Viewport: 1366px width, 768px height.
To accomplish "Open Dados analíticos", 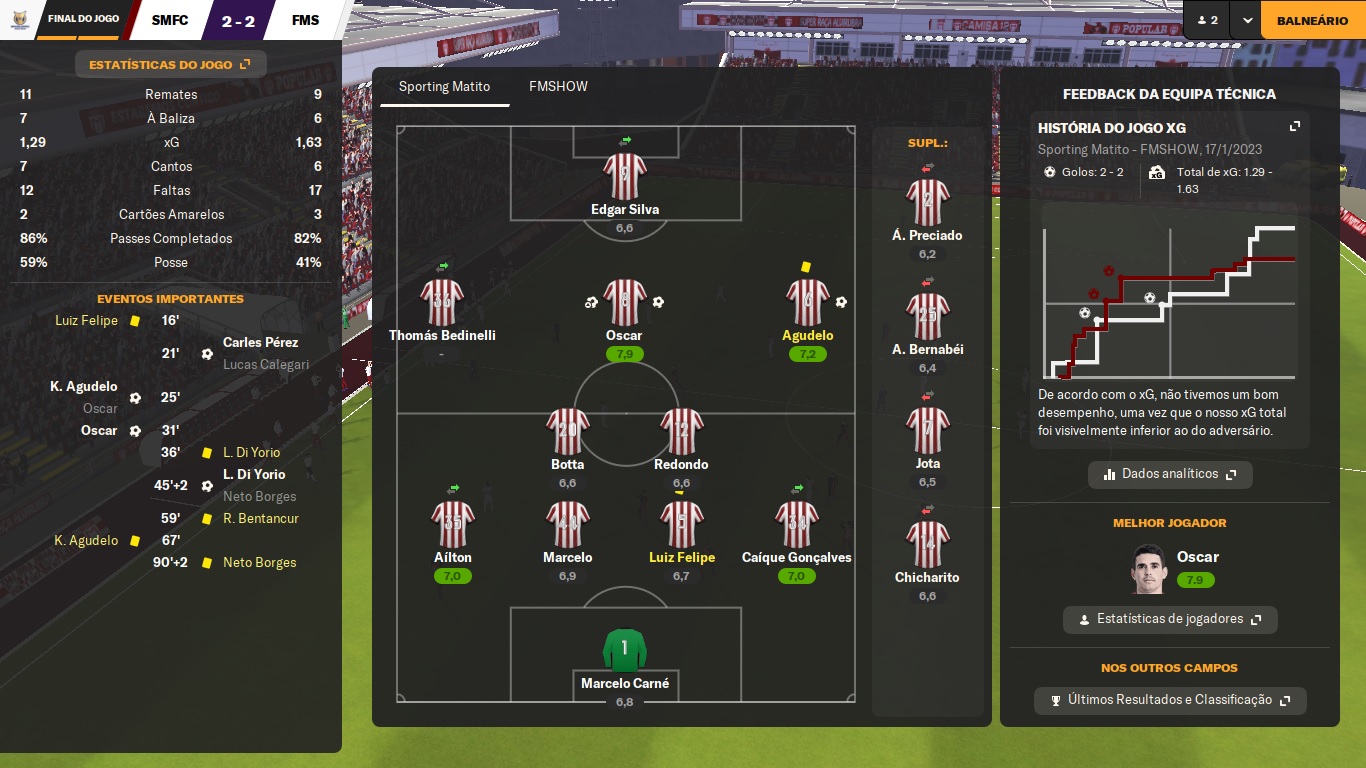I will tap(1170, 474).
